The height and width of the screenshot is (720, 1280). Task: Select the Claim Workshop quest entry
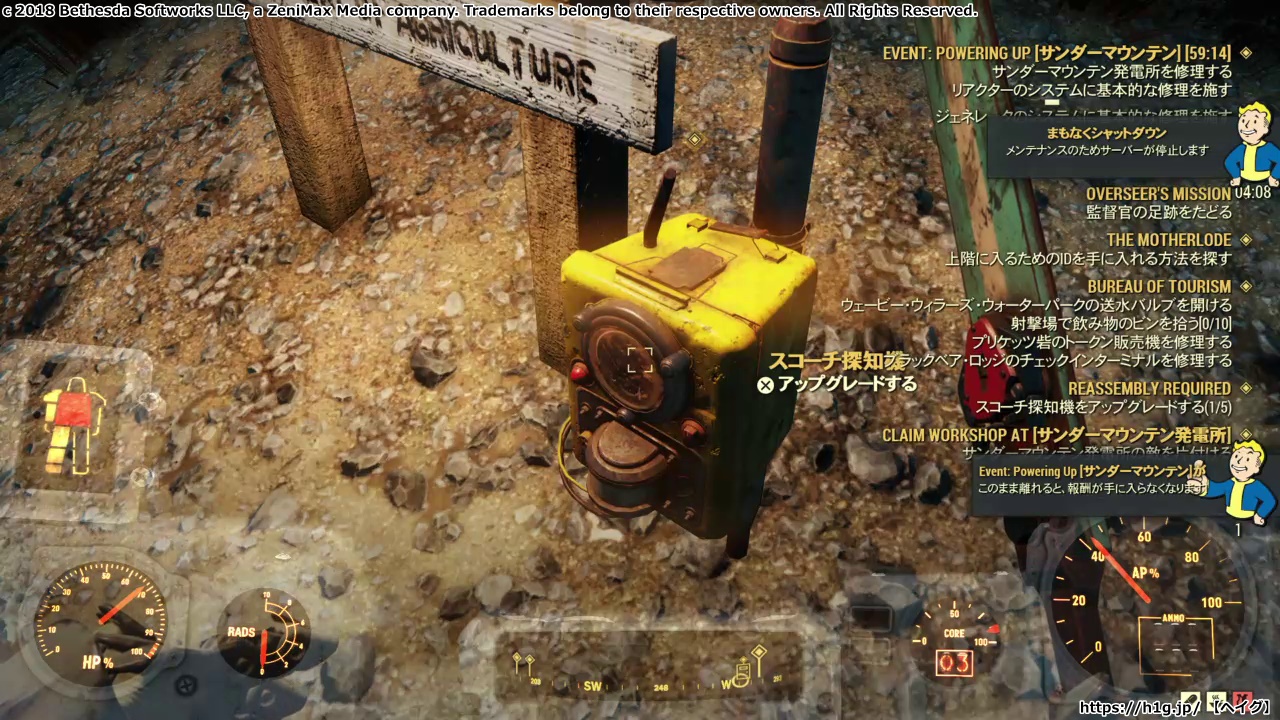tap(1056, 435)
